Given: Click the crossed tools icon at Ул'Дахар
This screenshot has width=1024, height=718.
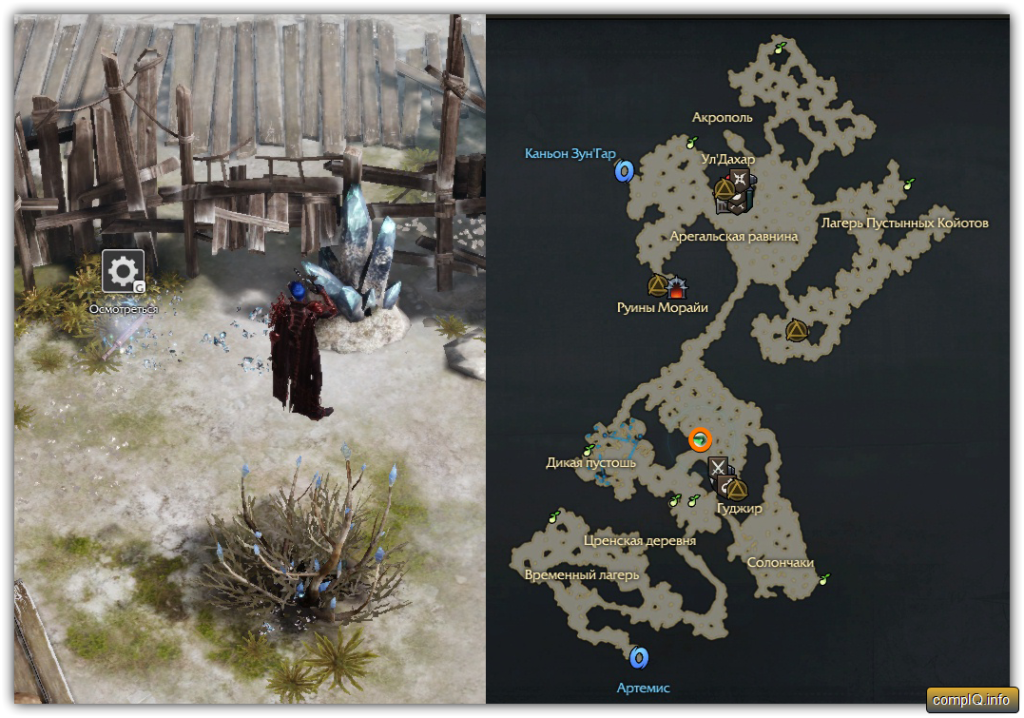Looking at the screenshot, I should [x=741, y=180].
